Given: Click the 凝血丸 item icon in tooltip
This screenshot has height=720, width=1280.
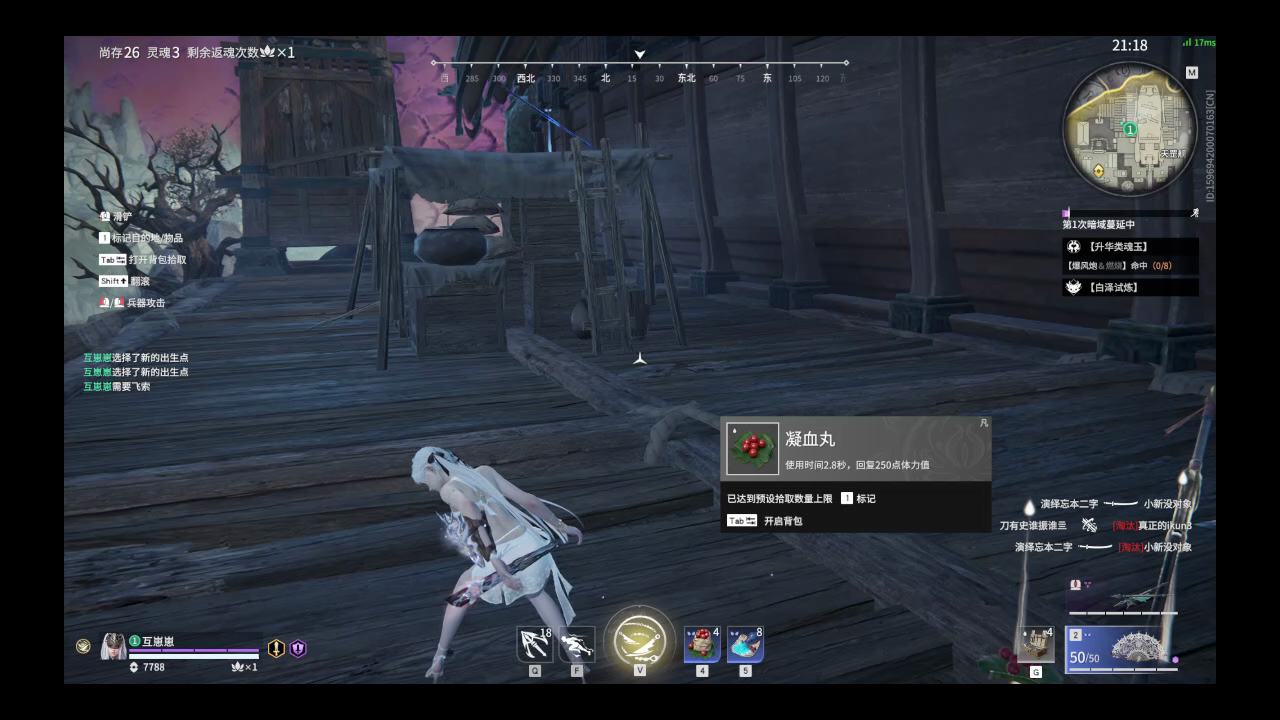Looking at the screenshot, I should 753,449.
